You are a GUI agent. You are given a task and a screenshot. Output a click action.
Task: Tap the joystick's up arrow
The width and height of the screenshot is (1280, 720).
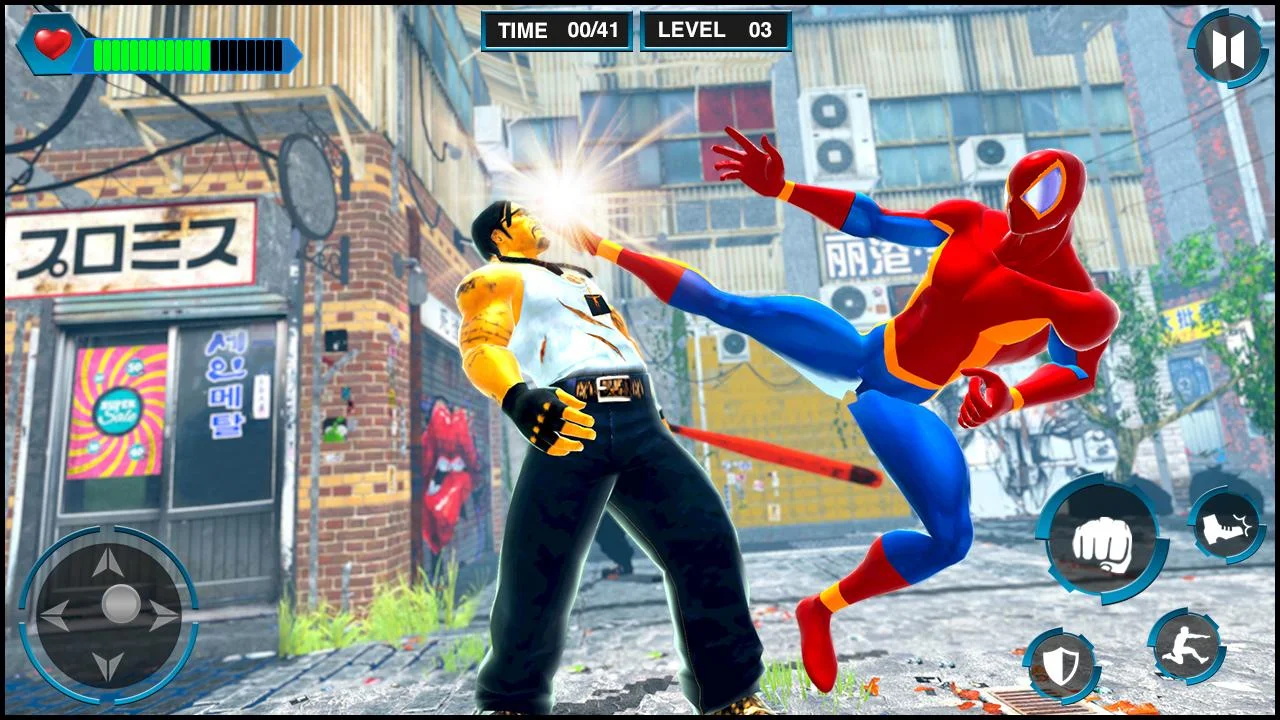tap(108, 562)
